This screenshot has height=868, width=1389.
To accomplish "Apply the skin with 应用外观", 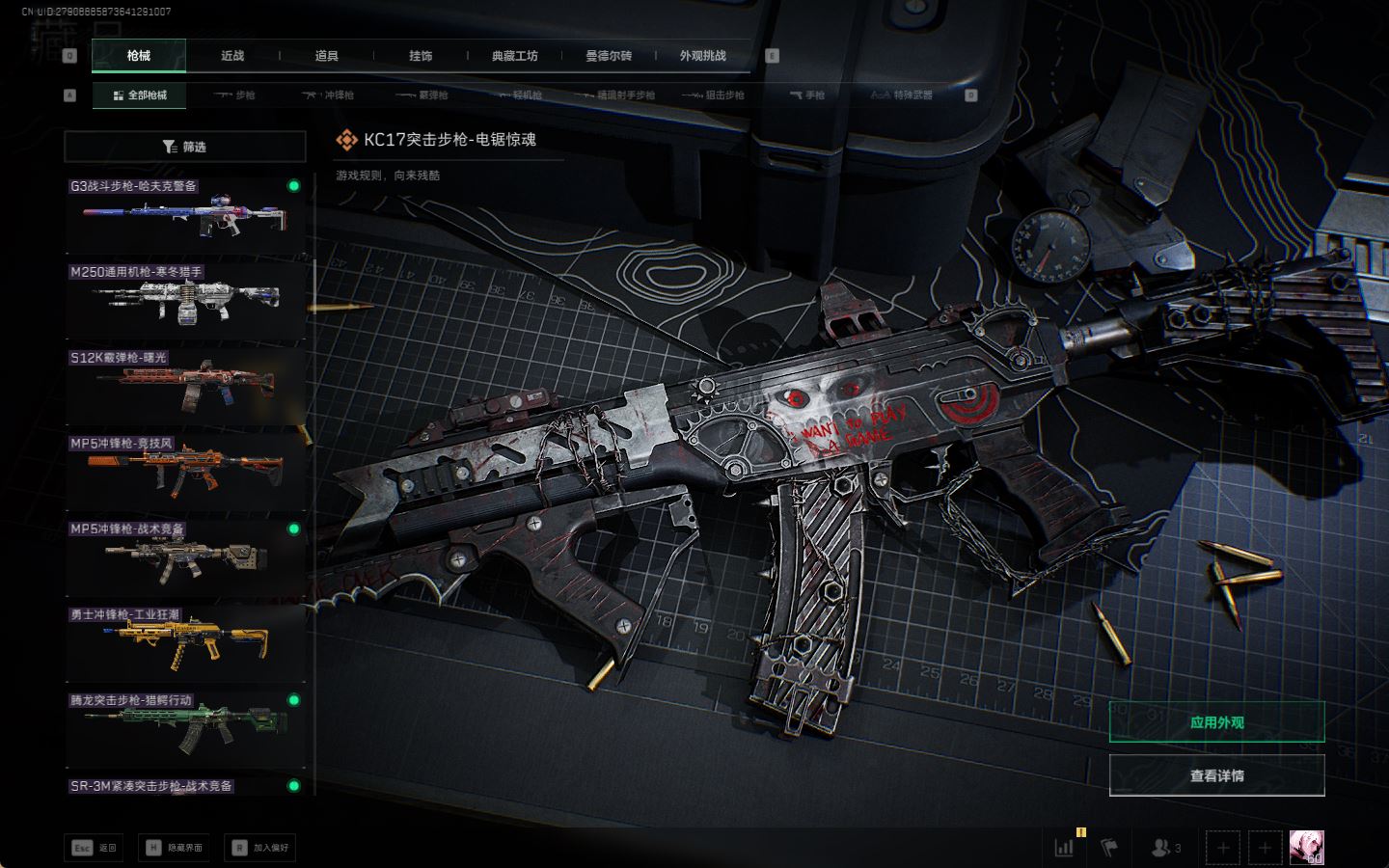I will pyautogui.click(x=1216, y=722).
